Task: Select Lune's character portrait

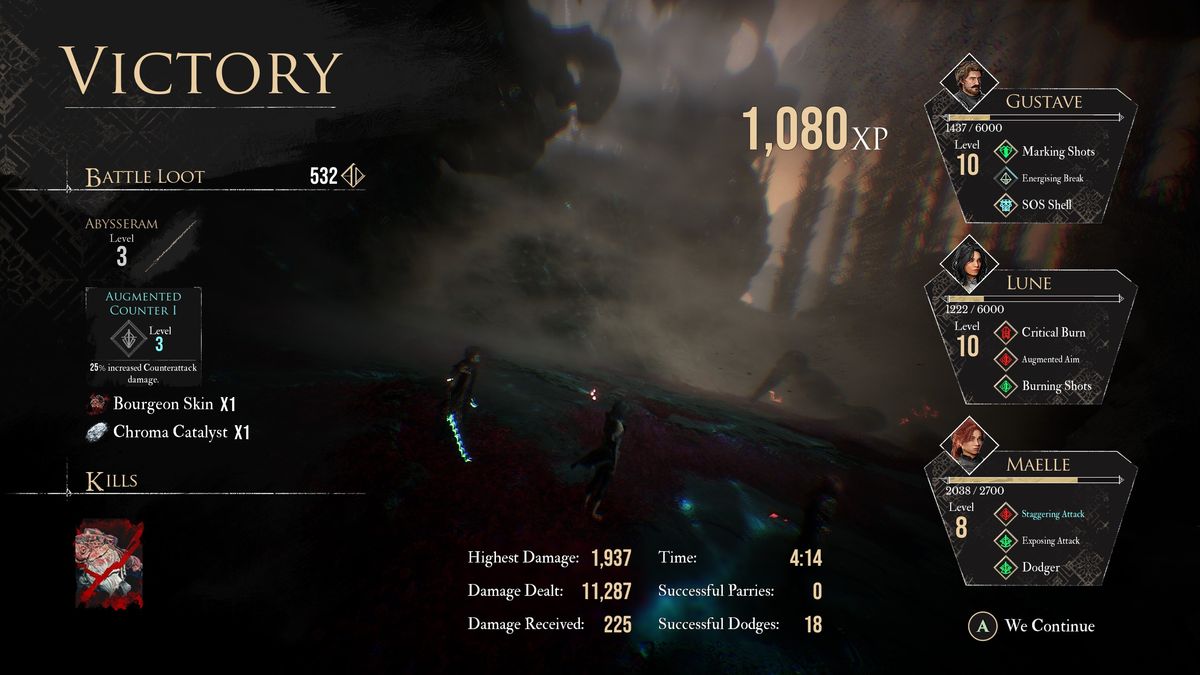Action: pyautogui.click(x=969, y=264)
